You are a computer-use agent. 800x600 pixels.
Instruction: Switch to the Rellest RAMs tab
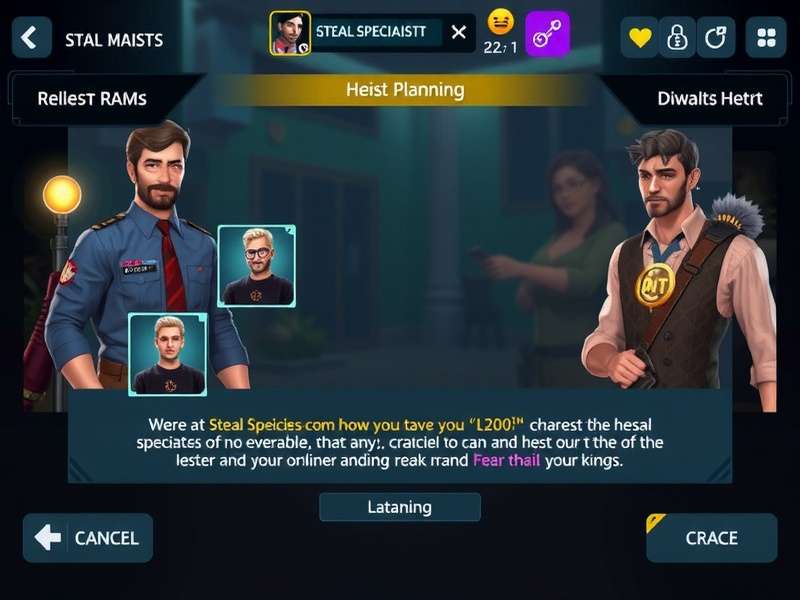tap(92, 98)
